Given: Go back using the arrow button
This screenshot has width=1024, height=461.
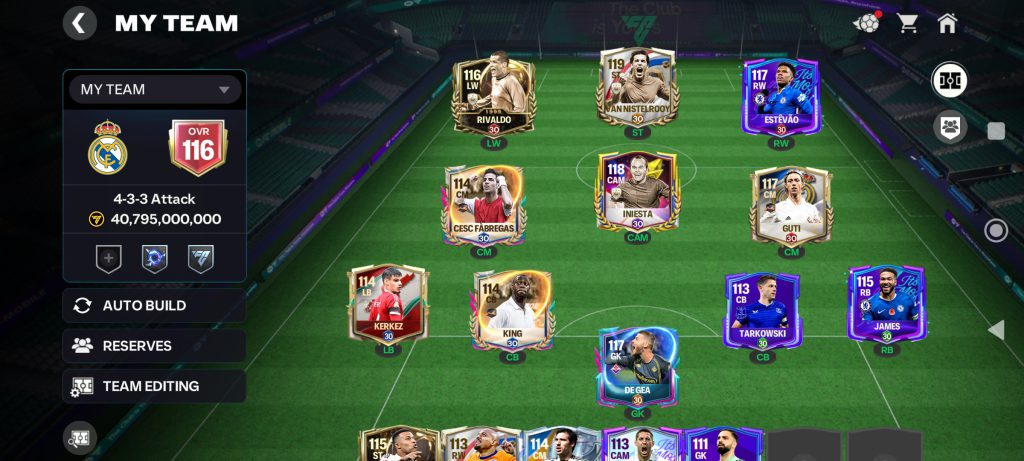Looking at the screenshot, I should click(x=80, y=23).
